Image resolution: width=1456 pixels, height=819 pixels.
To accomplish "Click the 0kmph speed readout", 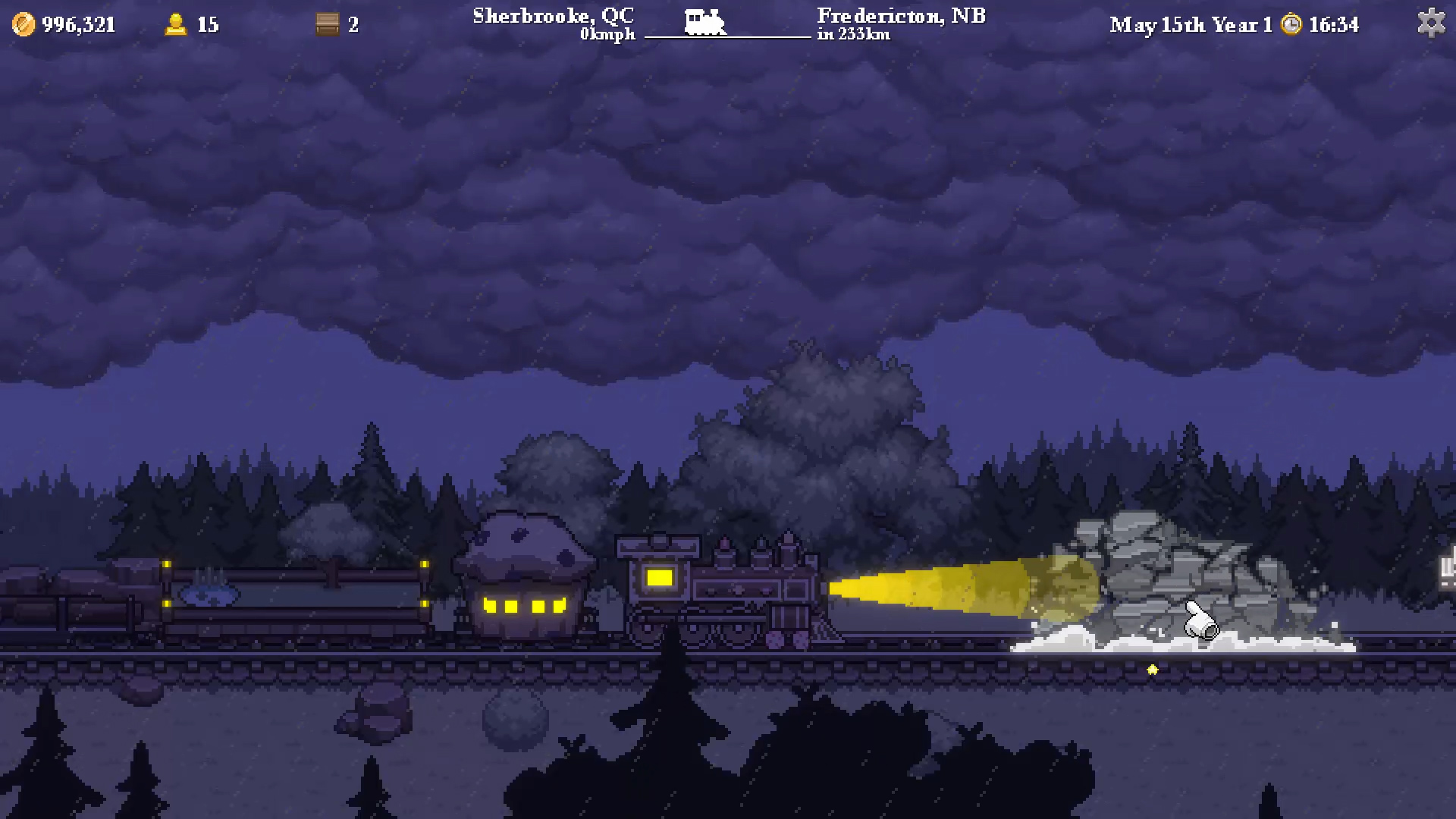I will tap(607, 34).
